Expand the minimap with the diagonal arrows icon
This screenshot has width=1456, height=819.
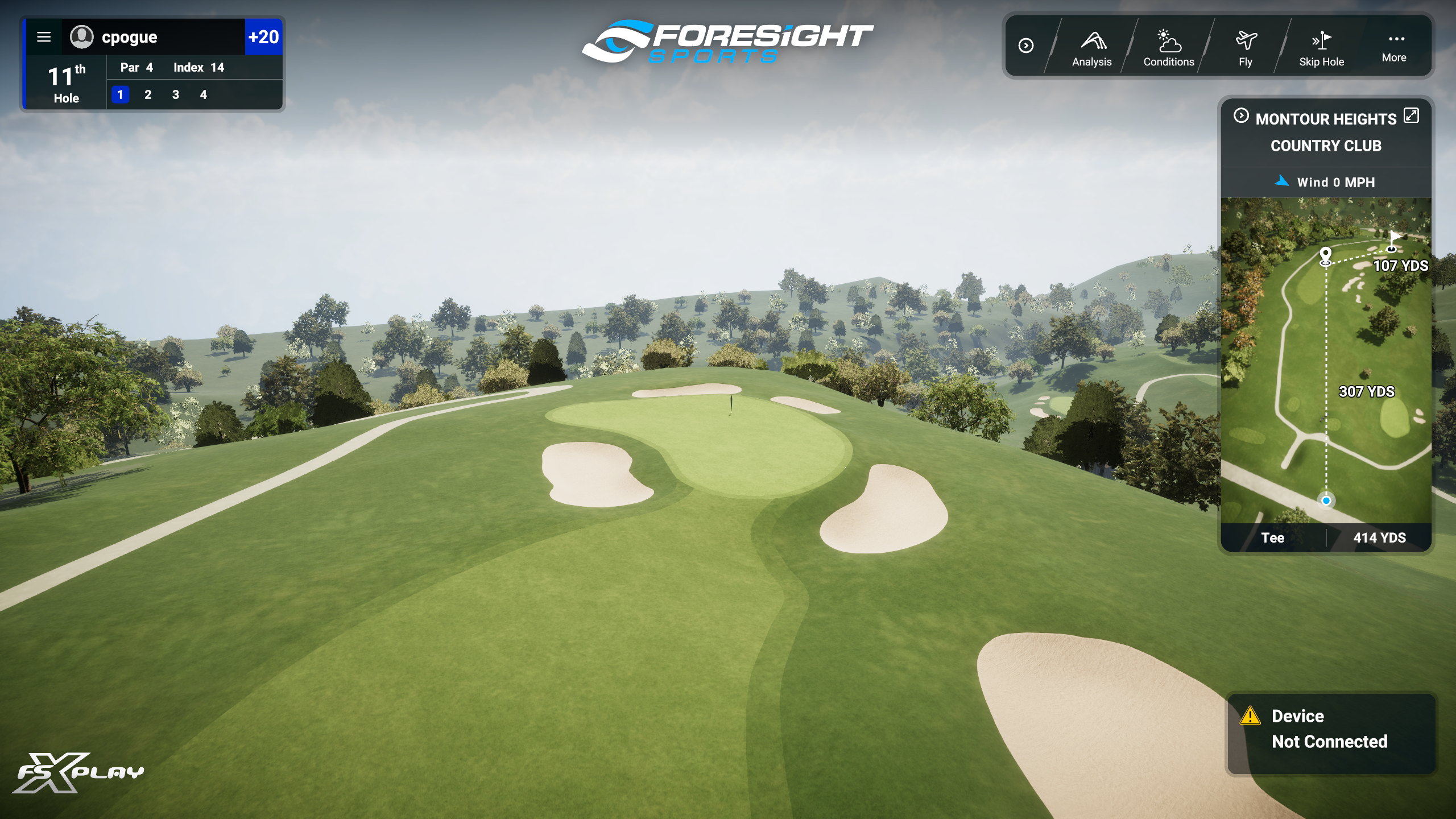click(1411, 115)
